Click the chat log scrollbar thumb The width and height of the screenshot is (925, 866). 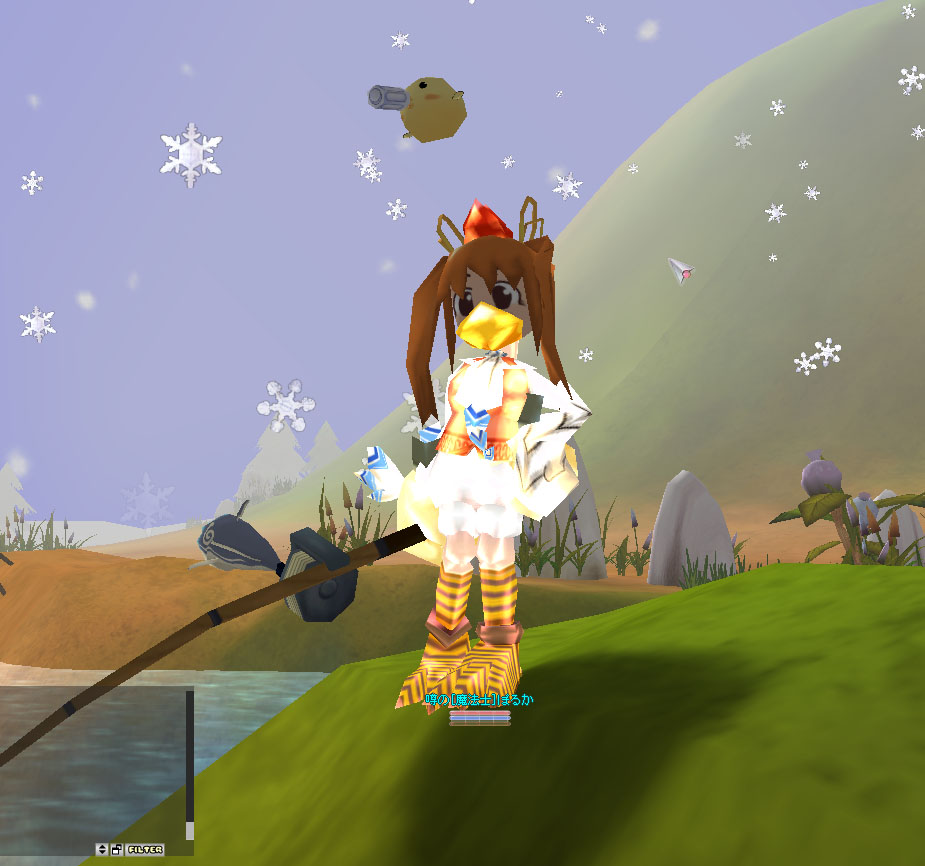190,830
